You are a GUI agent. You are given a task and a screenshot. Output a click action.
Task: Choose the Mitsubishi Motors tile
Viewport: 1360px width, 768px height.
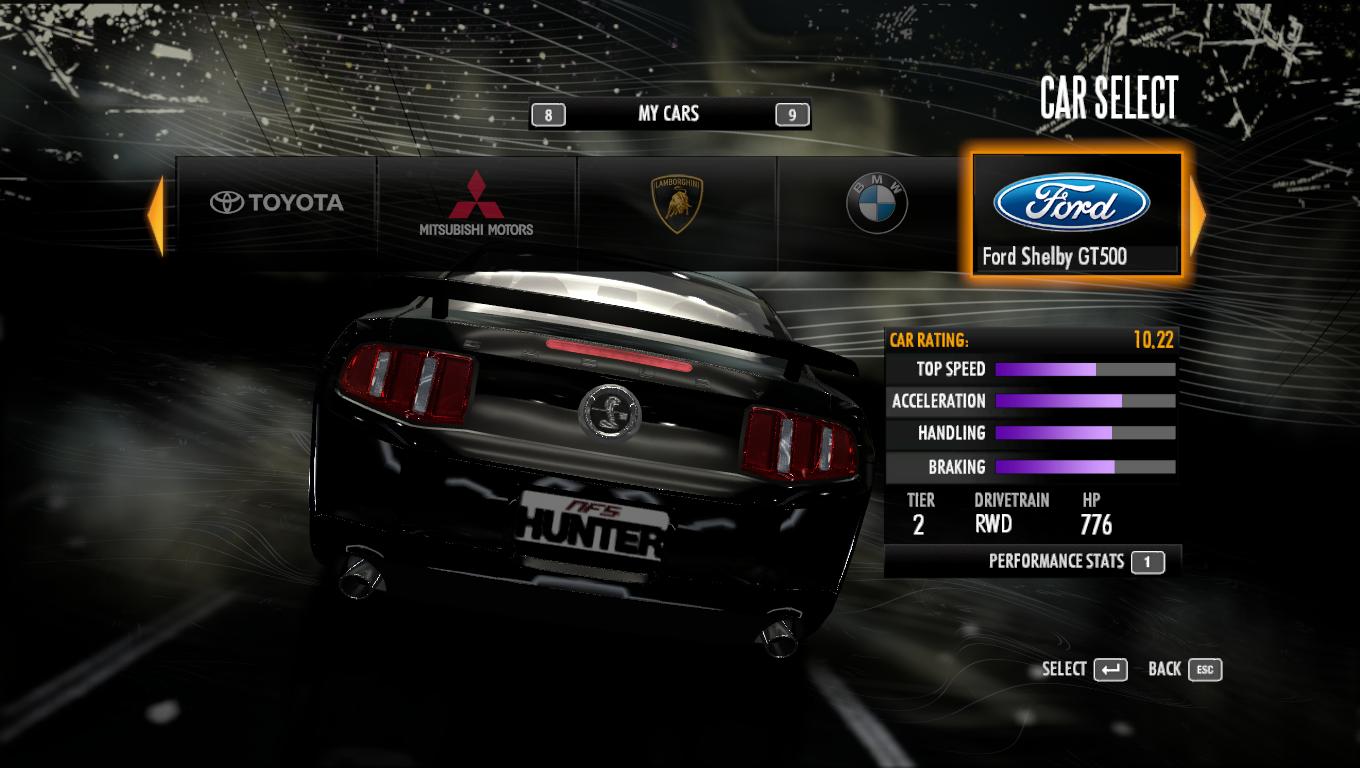(x=477, y=204)
